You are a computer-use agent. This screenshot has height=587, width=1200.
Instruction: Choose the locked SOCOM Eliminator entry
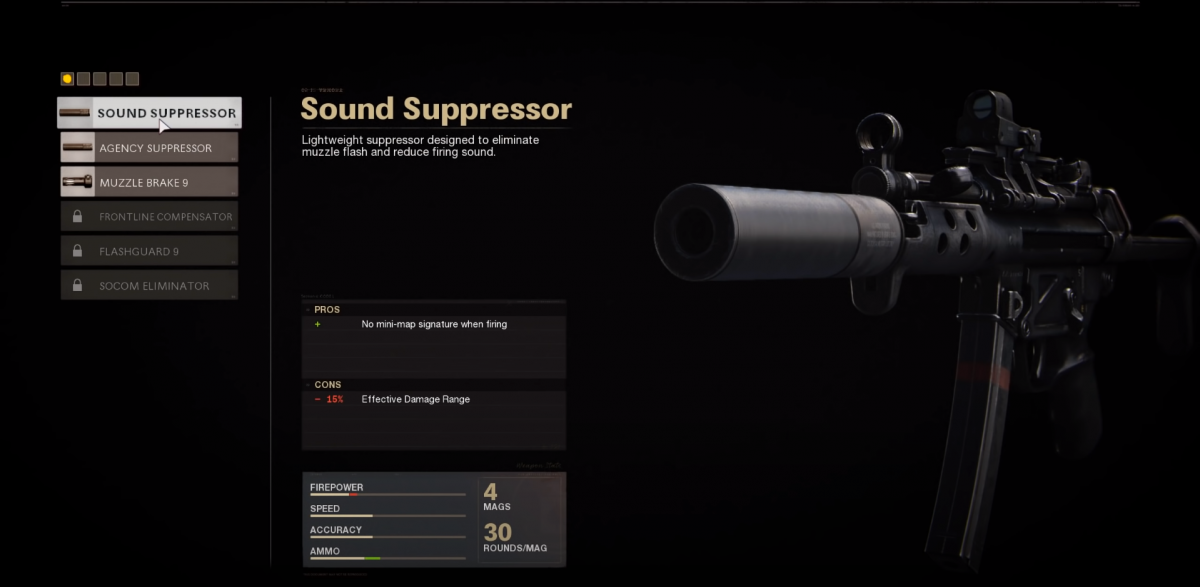point(149,286)
